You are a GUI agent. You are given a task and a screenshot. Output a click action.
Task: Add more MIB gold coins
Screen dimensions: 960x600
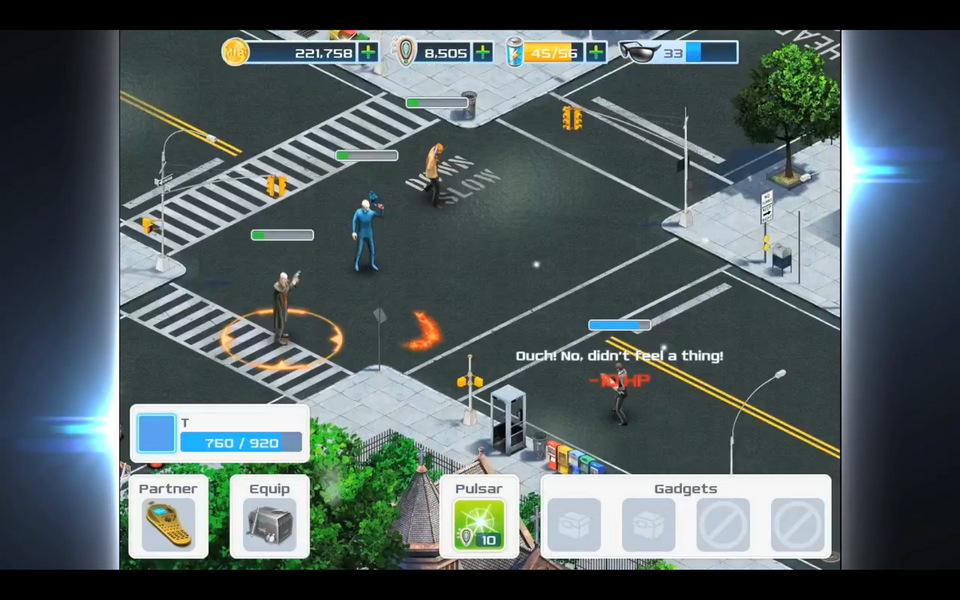[368, 52]
